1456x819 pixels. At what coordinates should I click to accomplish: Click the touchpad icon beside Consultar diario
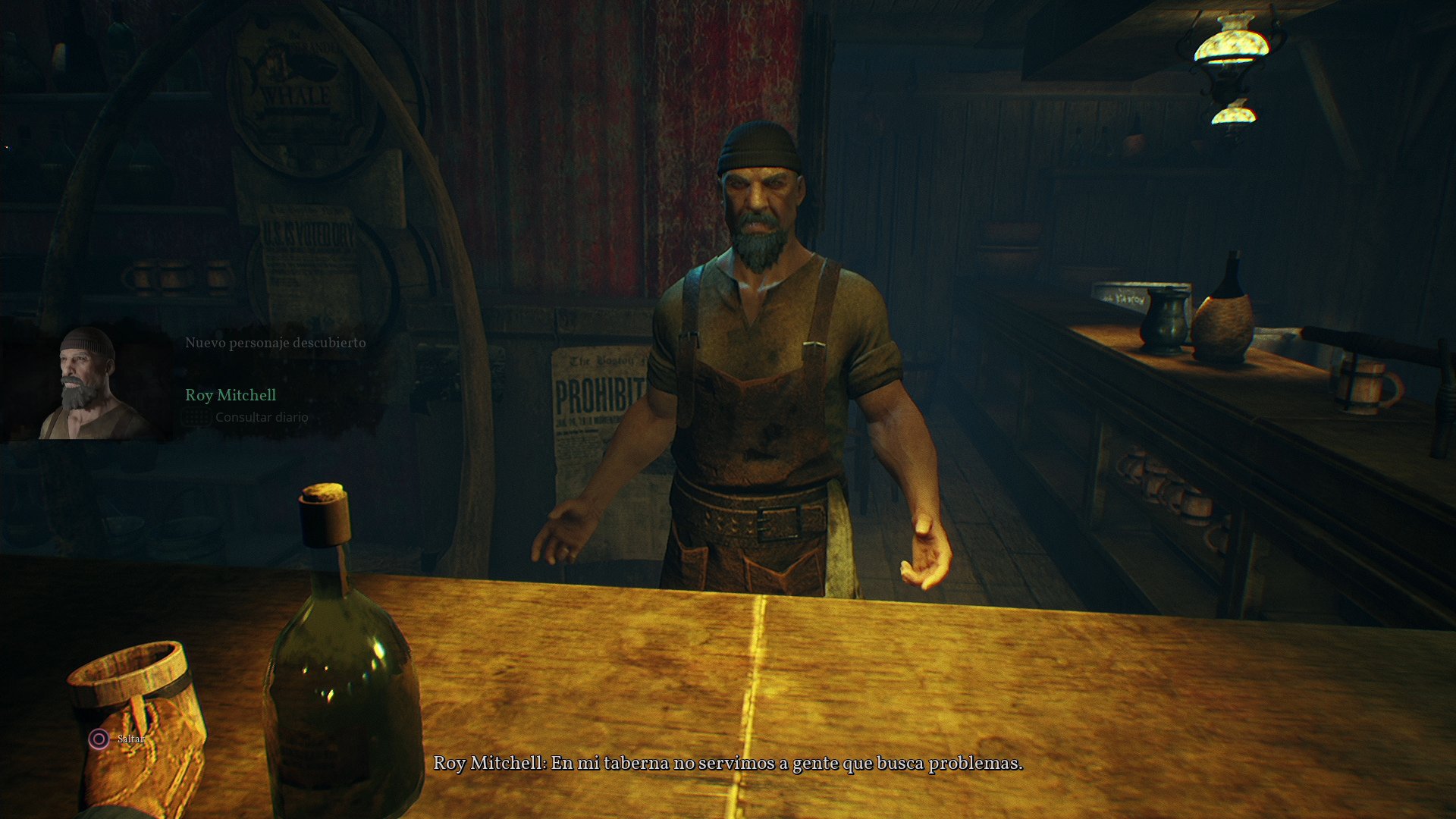pos(196,416)
